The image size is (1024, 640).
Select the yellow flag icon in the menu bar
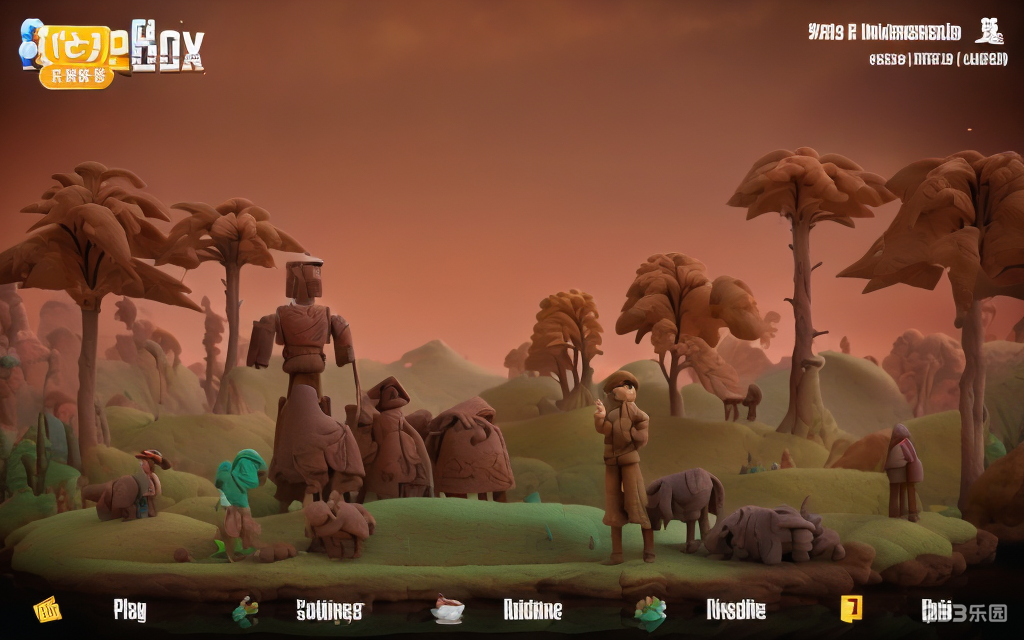pos(851,607)
